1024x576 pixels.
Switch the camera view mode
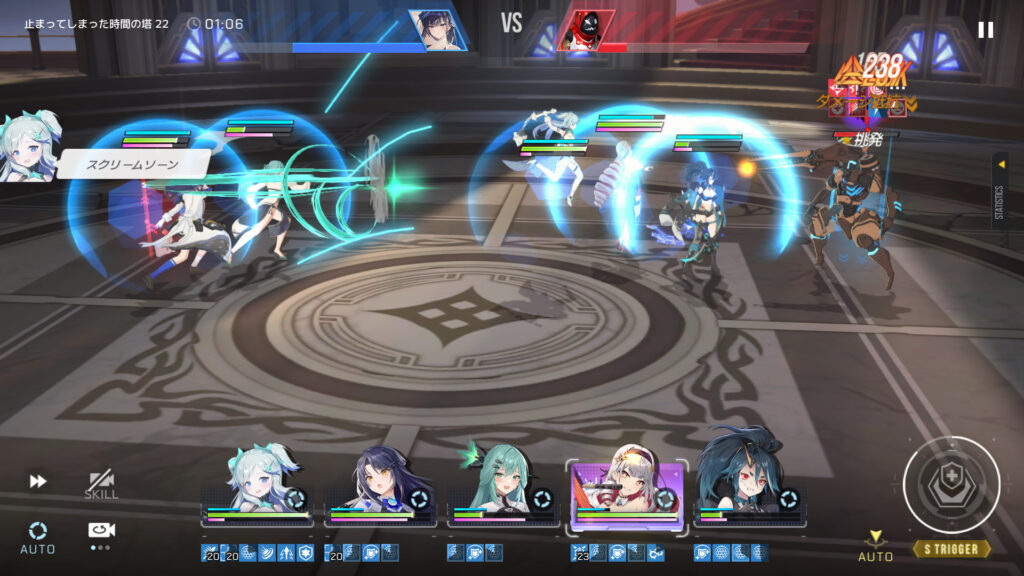[x=101, y=533]
